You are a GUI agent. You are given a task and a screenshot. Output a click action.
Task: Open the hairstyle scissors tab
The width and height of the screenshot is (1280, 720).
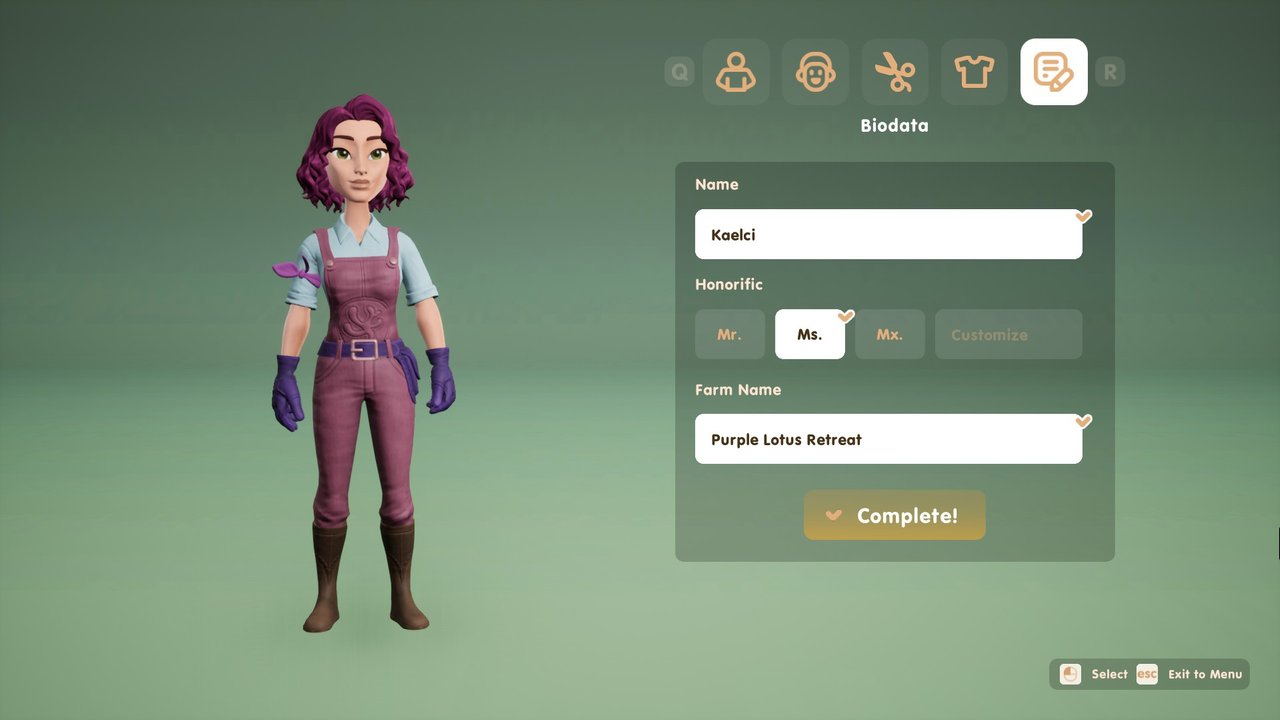[x=895, y=72]
